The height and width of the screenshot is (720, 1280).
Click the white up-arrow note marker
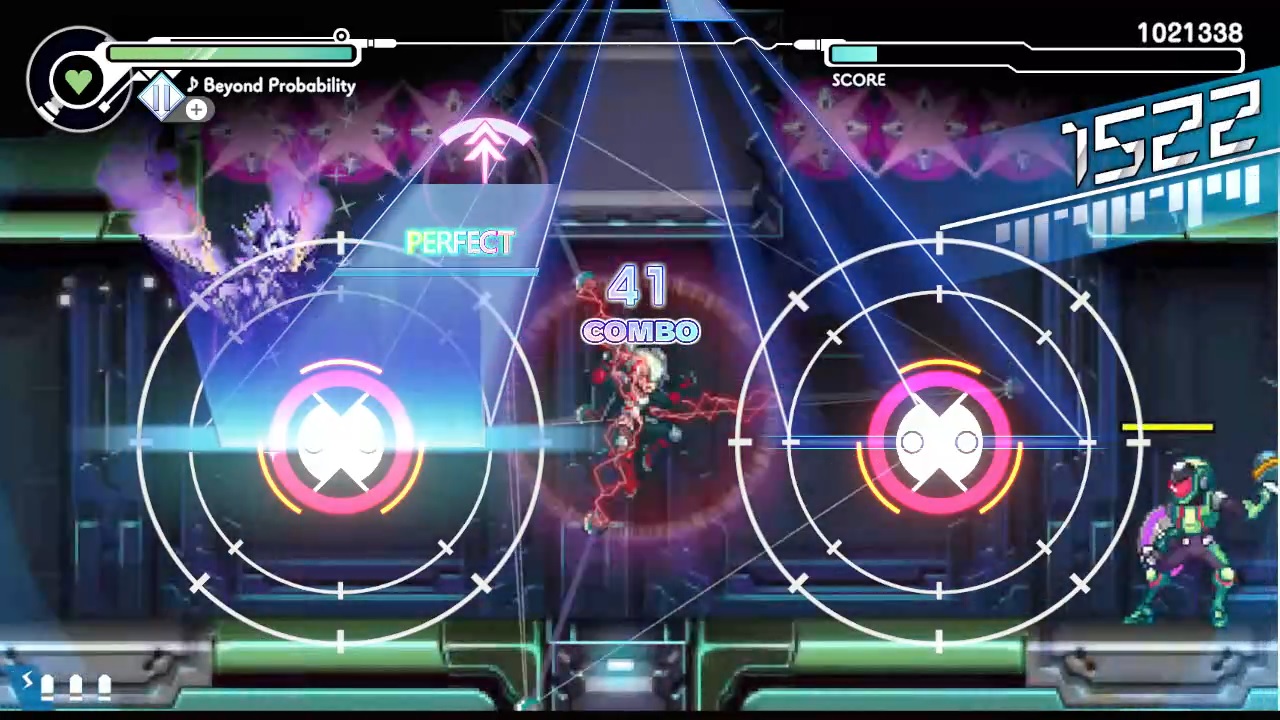pyautogui.click(x=485, y=150)
